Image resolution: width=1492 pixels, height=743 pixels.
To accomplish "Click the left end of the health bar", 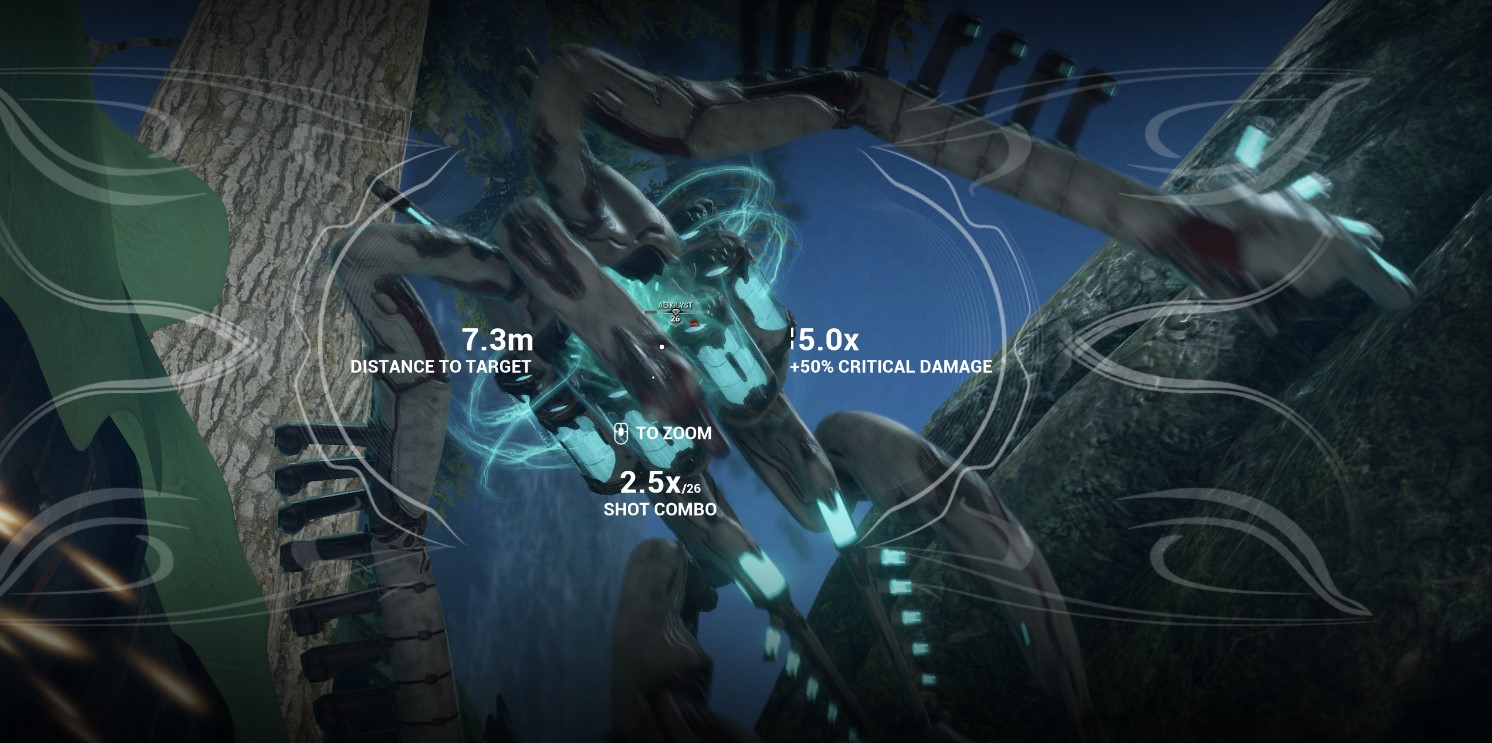I will click(x=645, y=311).
